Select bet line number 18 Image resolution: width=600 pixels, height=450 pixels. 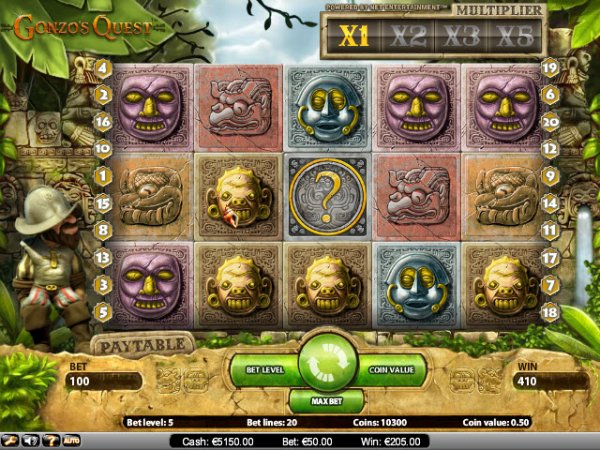[549, 311]
